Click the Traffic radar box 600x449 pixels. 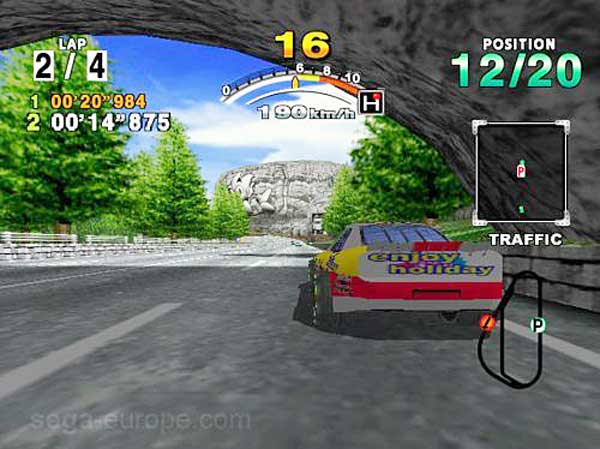pyautogui.click(x=521, y=174)
